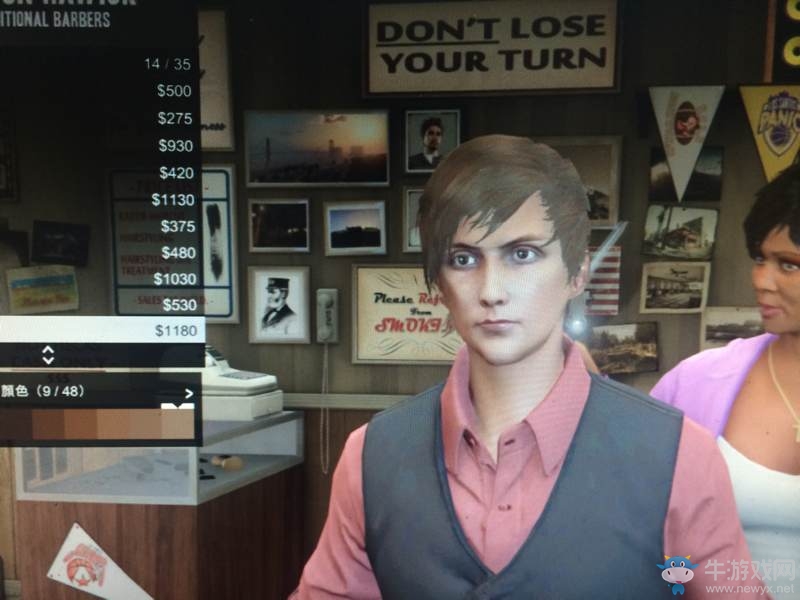Viewport: 800px width, 600px height.
Task: Confirm the highlighted $1180 hairstyle
Action: (100, 330)
